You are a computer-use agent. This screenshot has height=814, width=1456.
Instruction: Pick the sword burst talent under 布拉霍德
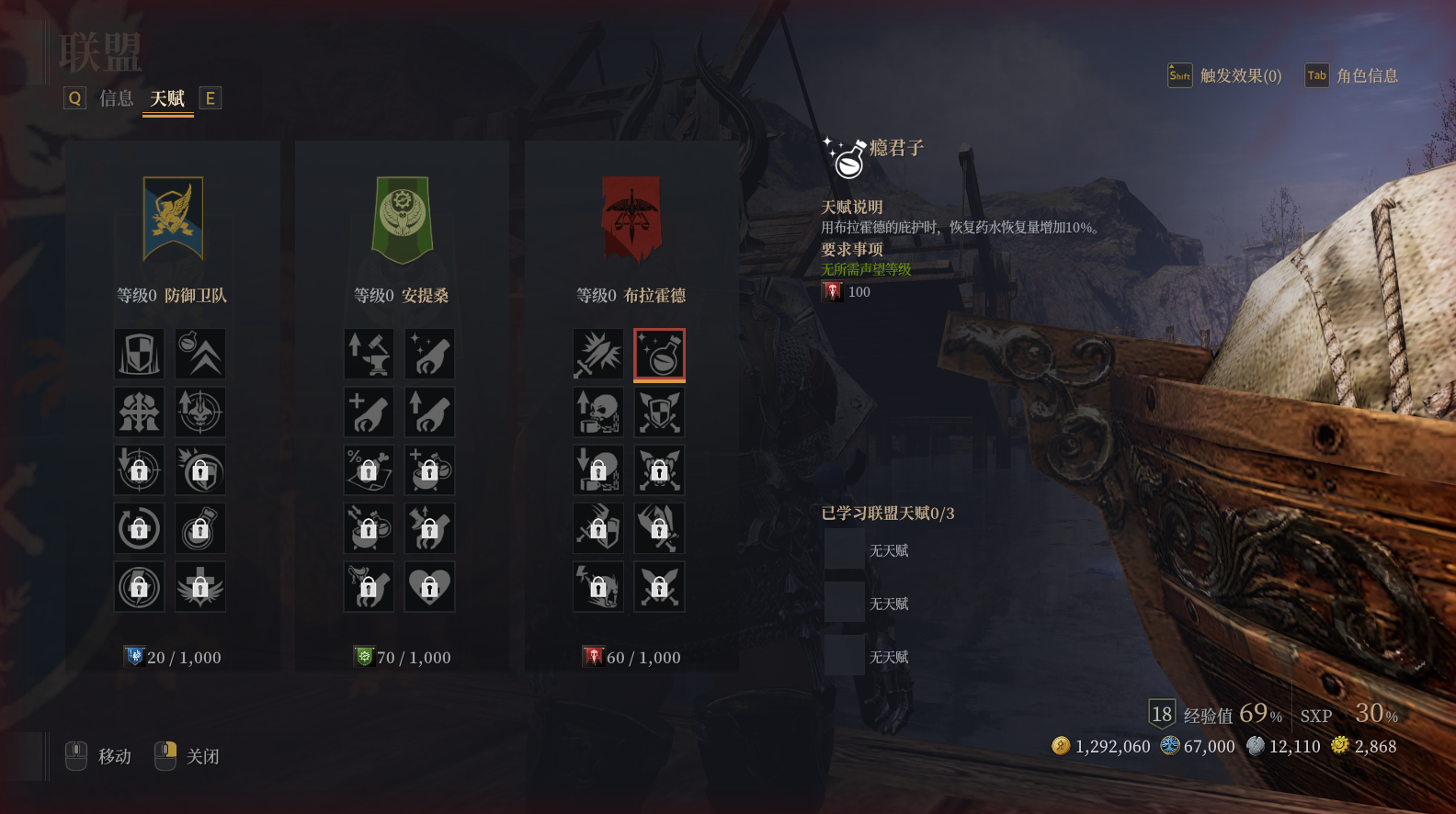click(x=598, y=354)
